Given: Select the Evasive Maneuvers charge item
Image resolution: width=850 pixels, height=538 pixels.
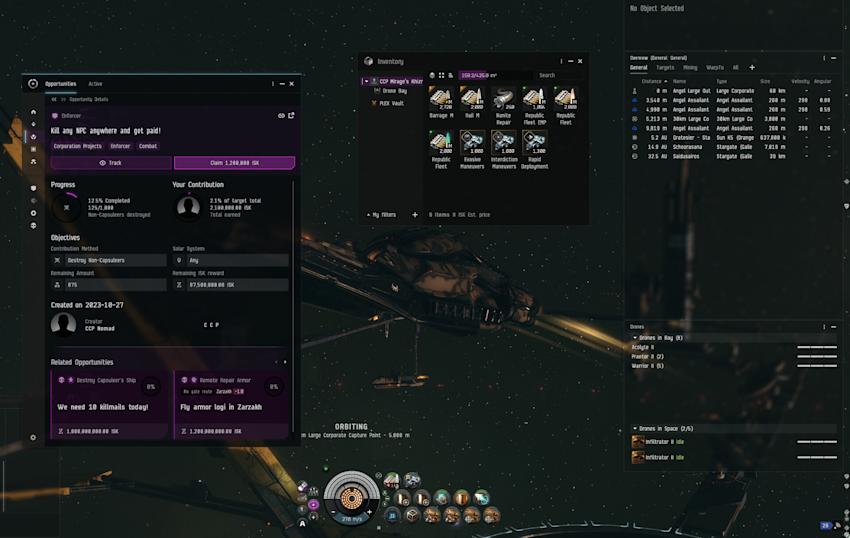Looking at the screenshot, I should click(x=472, y=148).
